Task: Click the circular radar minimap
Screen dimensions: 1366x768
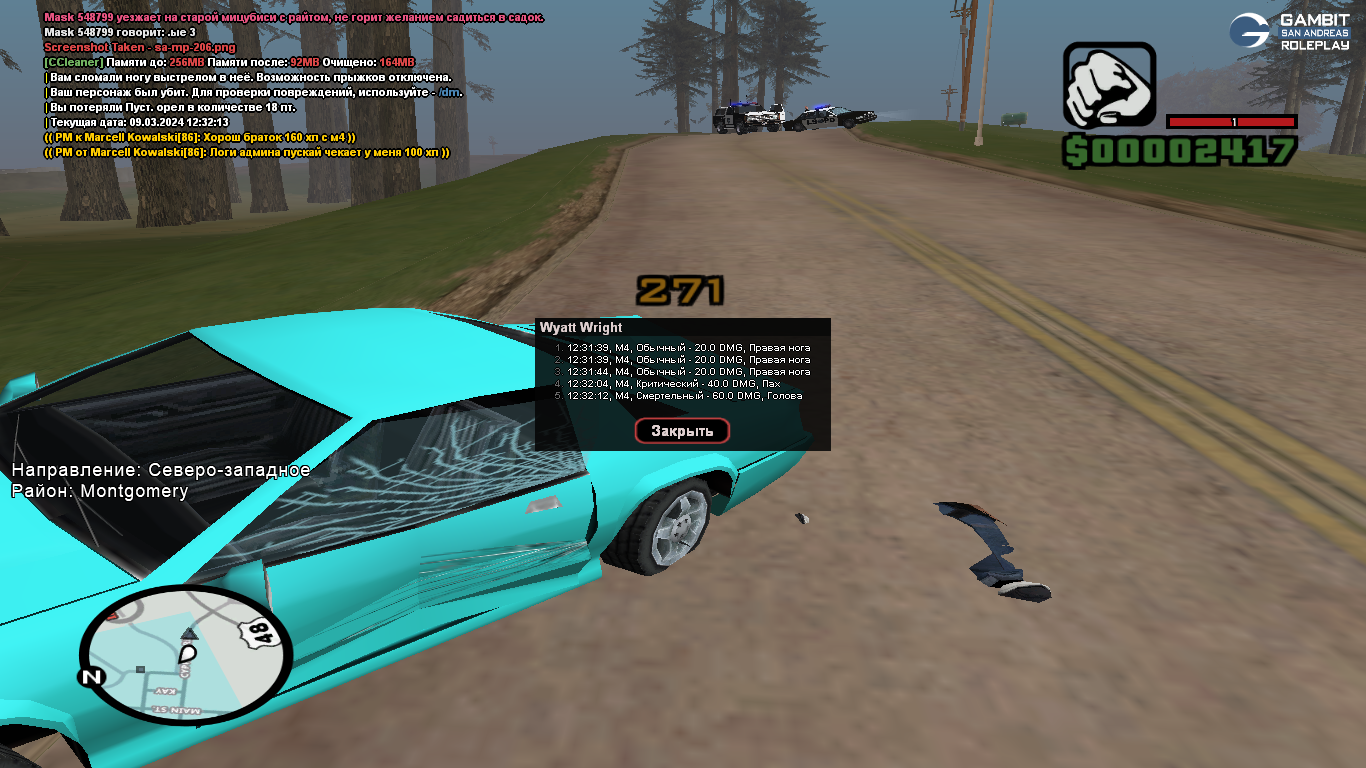Action: [185, 655]
